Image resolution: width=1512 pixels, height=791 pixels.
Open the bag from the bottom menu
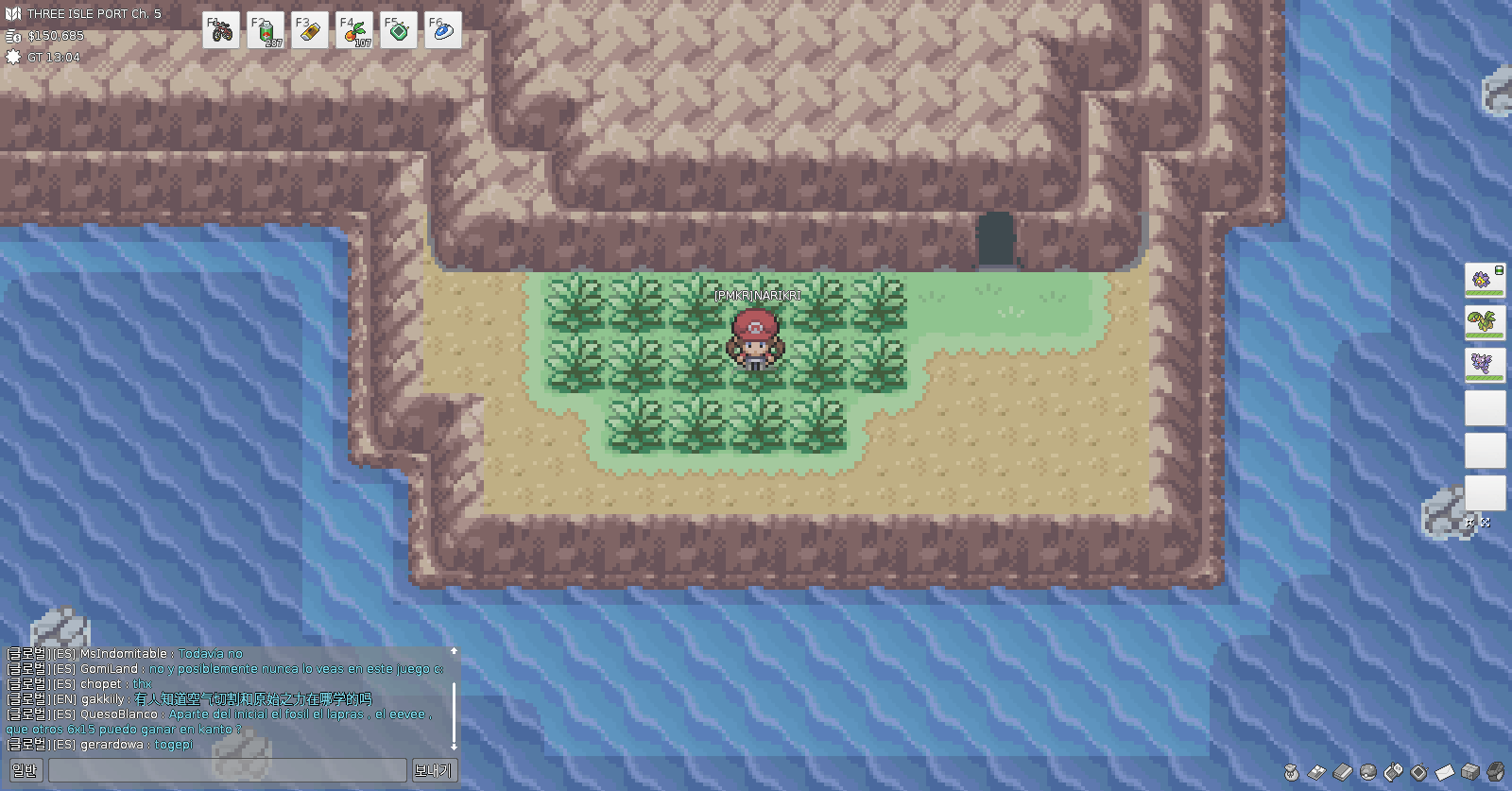tap(1292, 772)
